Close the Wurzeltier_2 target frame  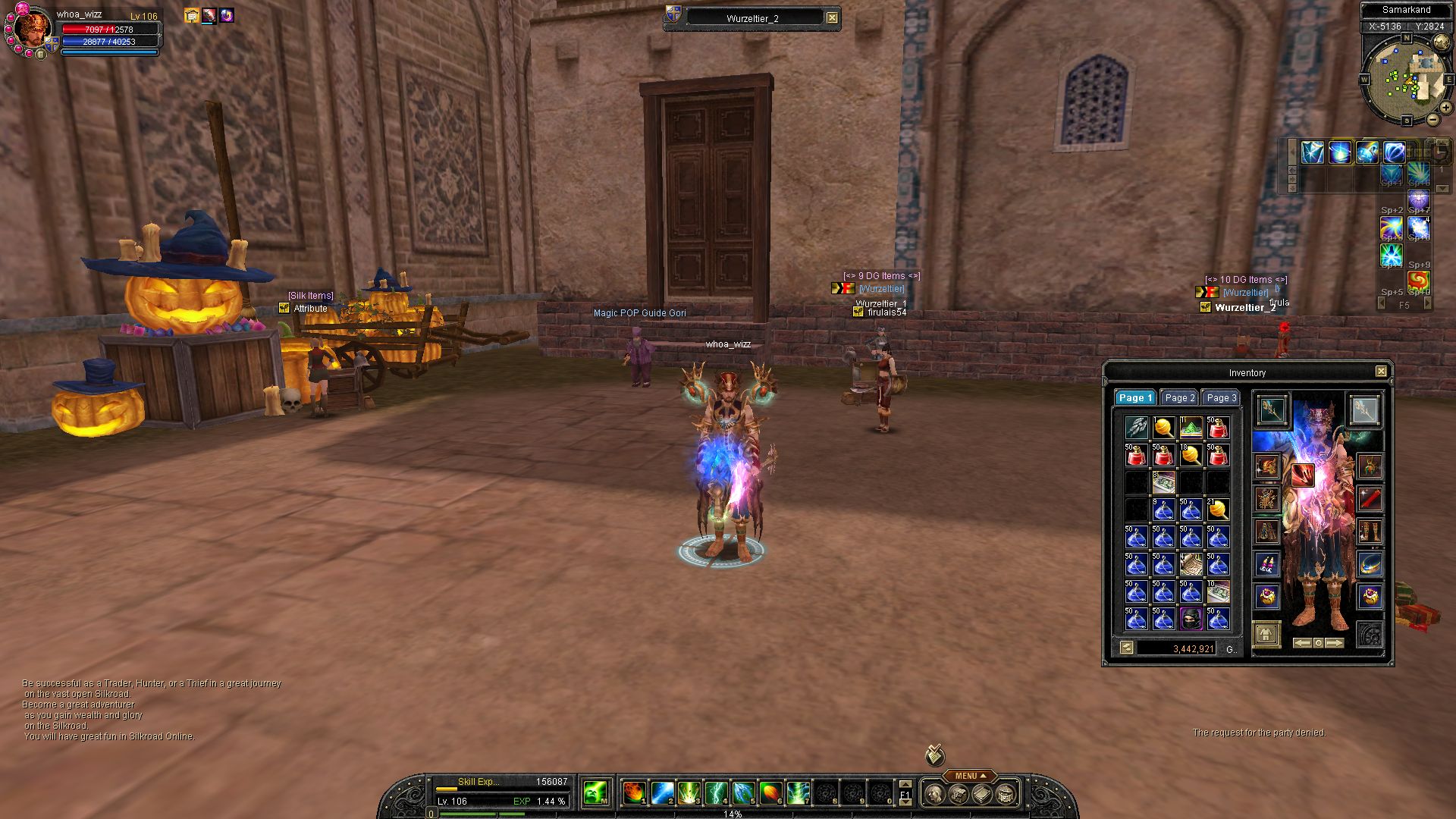point(832,17)
